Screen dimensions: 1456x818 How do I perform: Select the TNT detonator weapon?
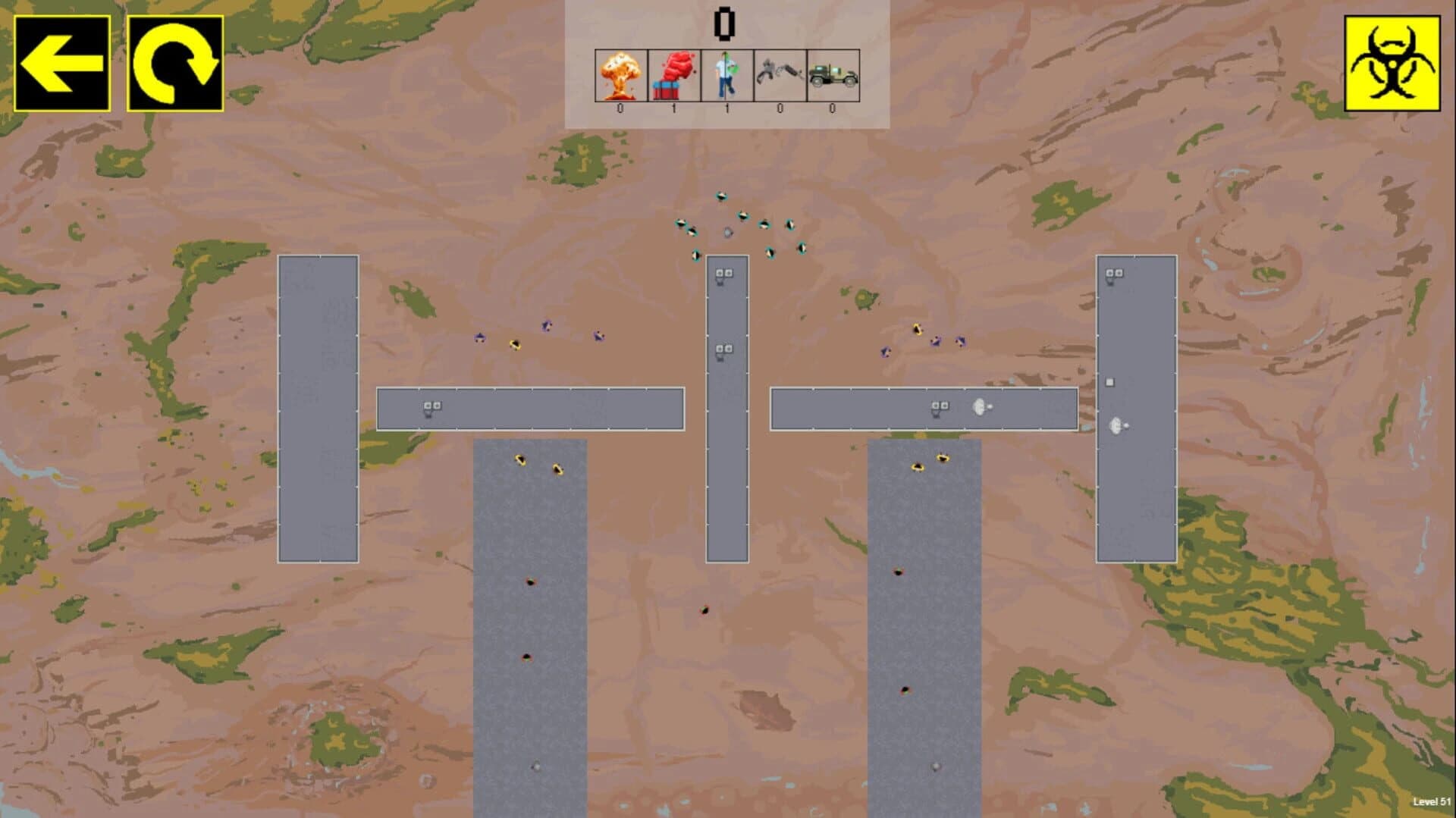(672, 74)
